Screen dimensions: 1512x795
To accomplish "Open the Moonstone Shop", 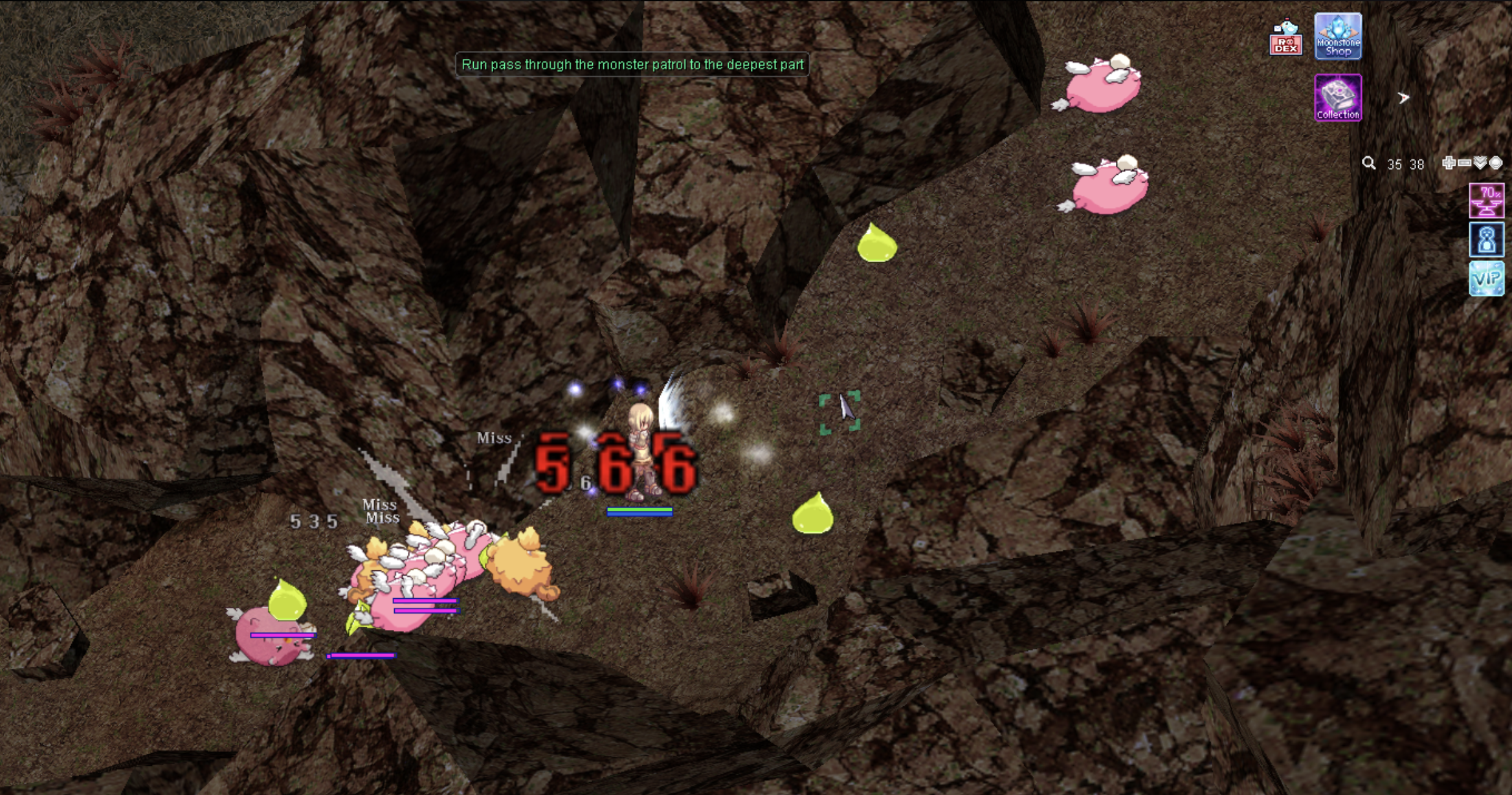I will 1338,37.
